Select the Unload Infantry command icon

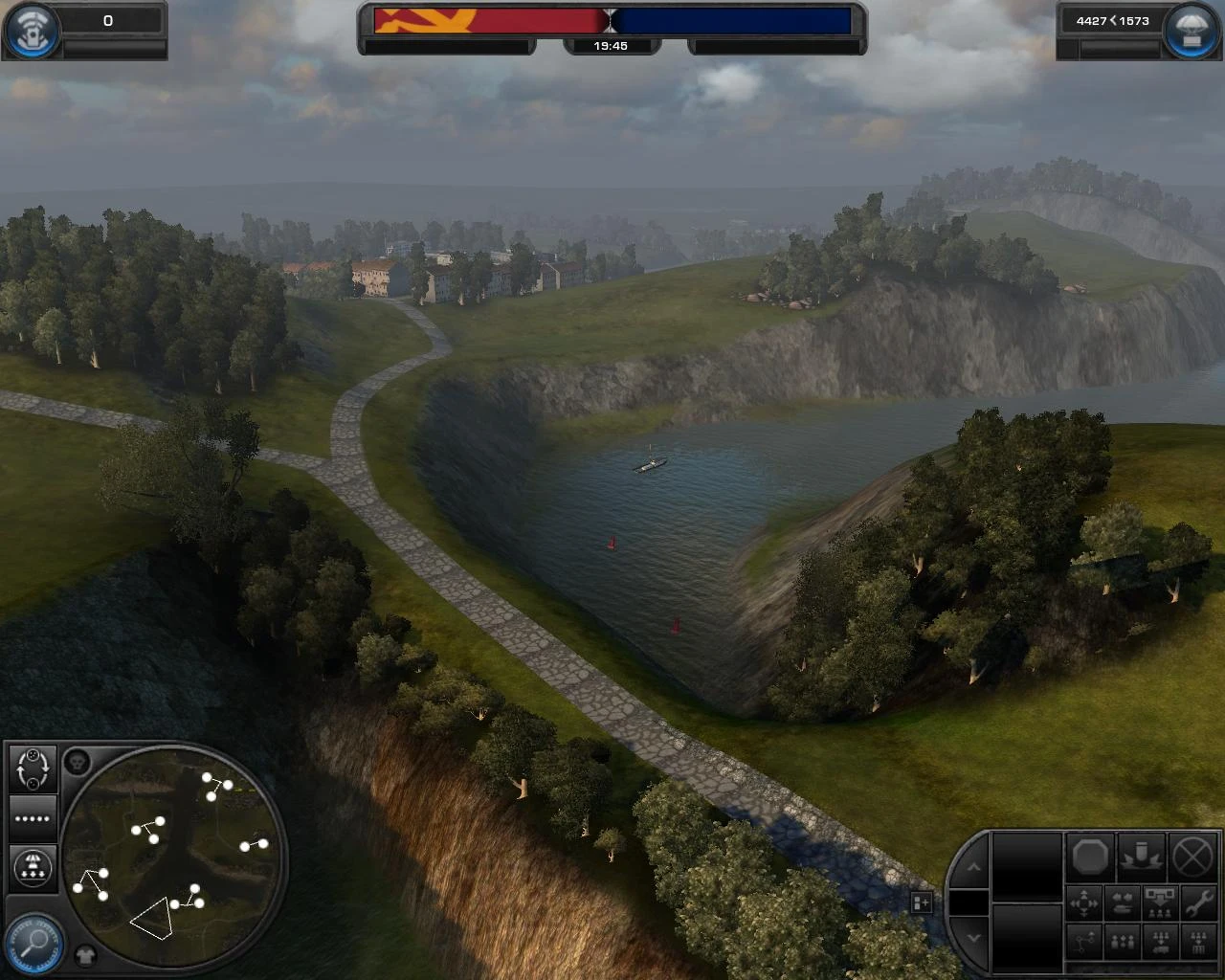coord(1161,903)
